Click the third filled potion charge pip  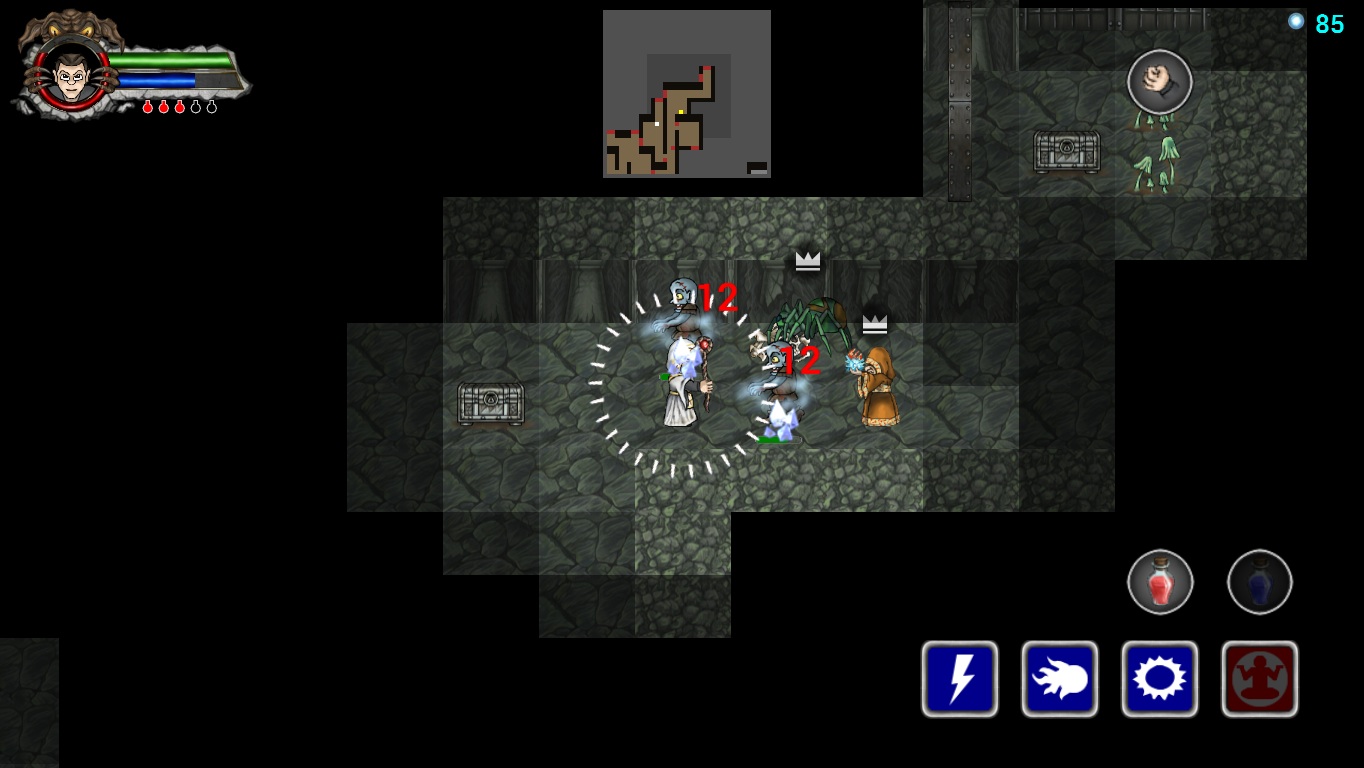[180, 106]
